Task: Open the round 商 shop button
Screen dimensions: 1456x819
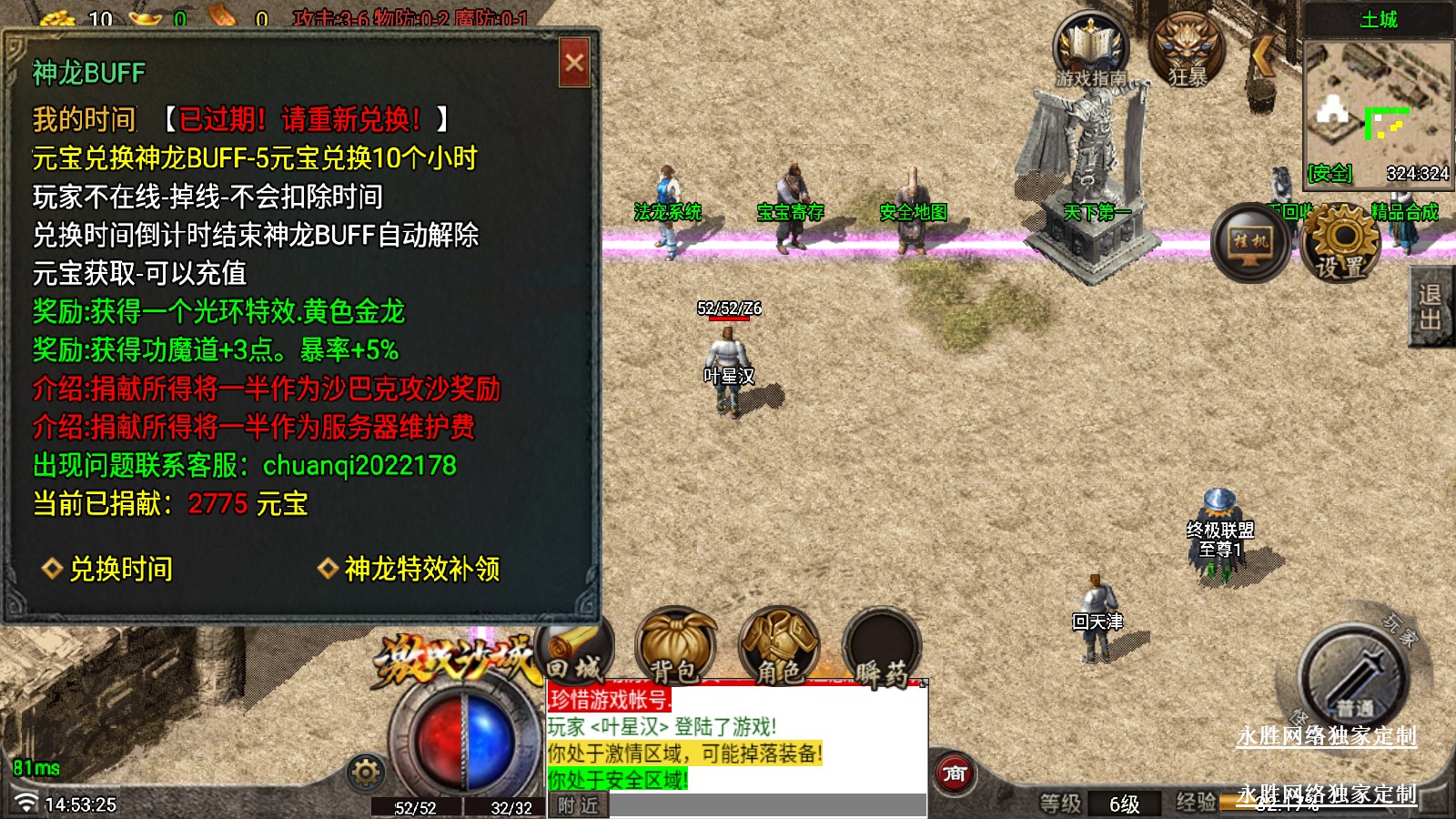Action: (954, 774)
